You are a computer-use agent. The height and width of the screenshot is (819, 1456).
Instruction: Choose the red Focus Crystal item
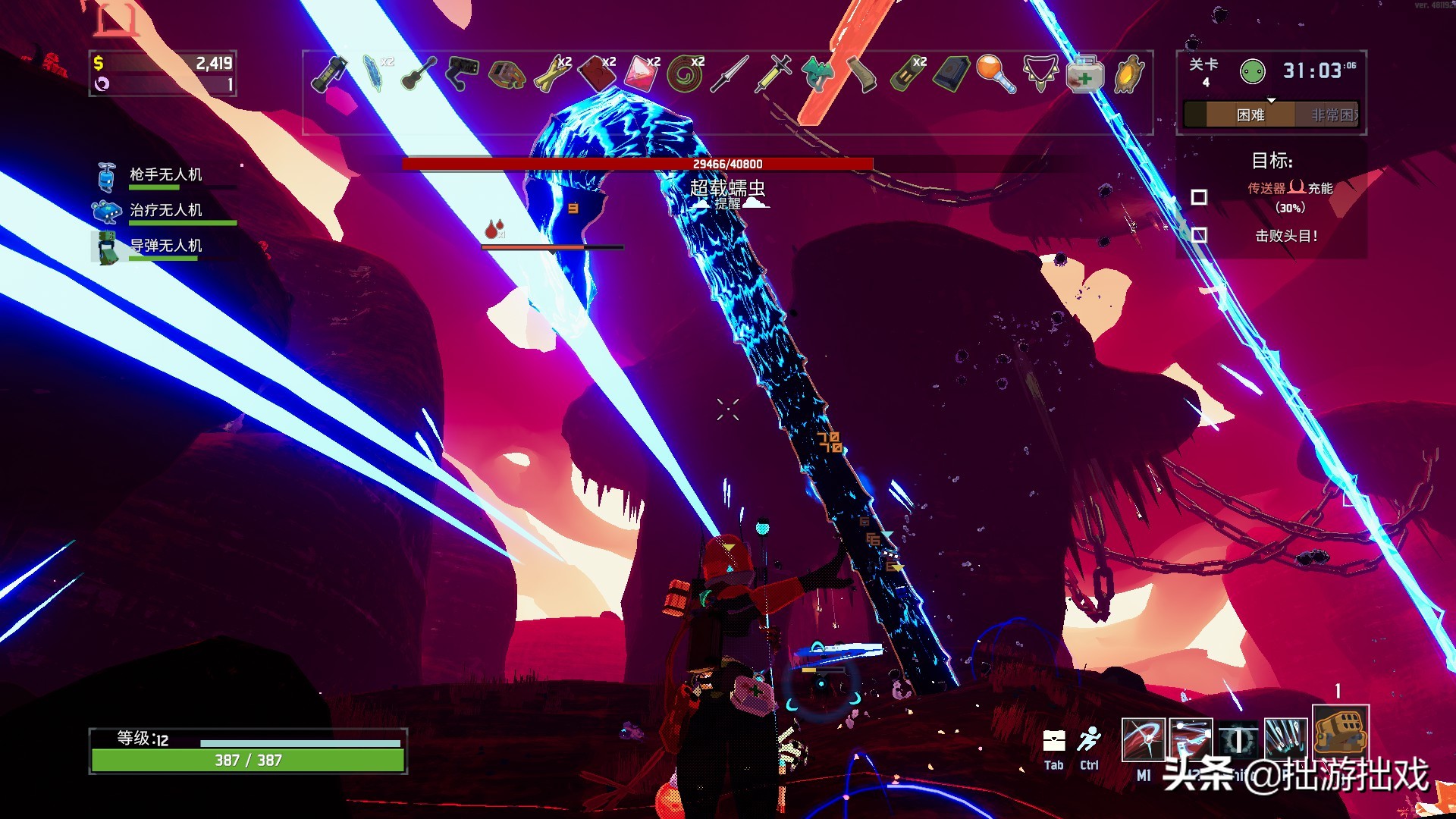642,74
